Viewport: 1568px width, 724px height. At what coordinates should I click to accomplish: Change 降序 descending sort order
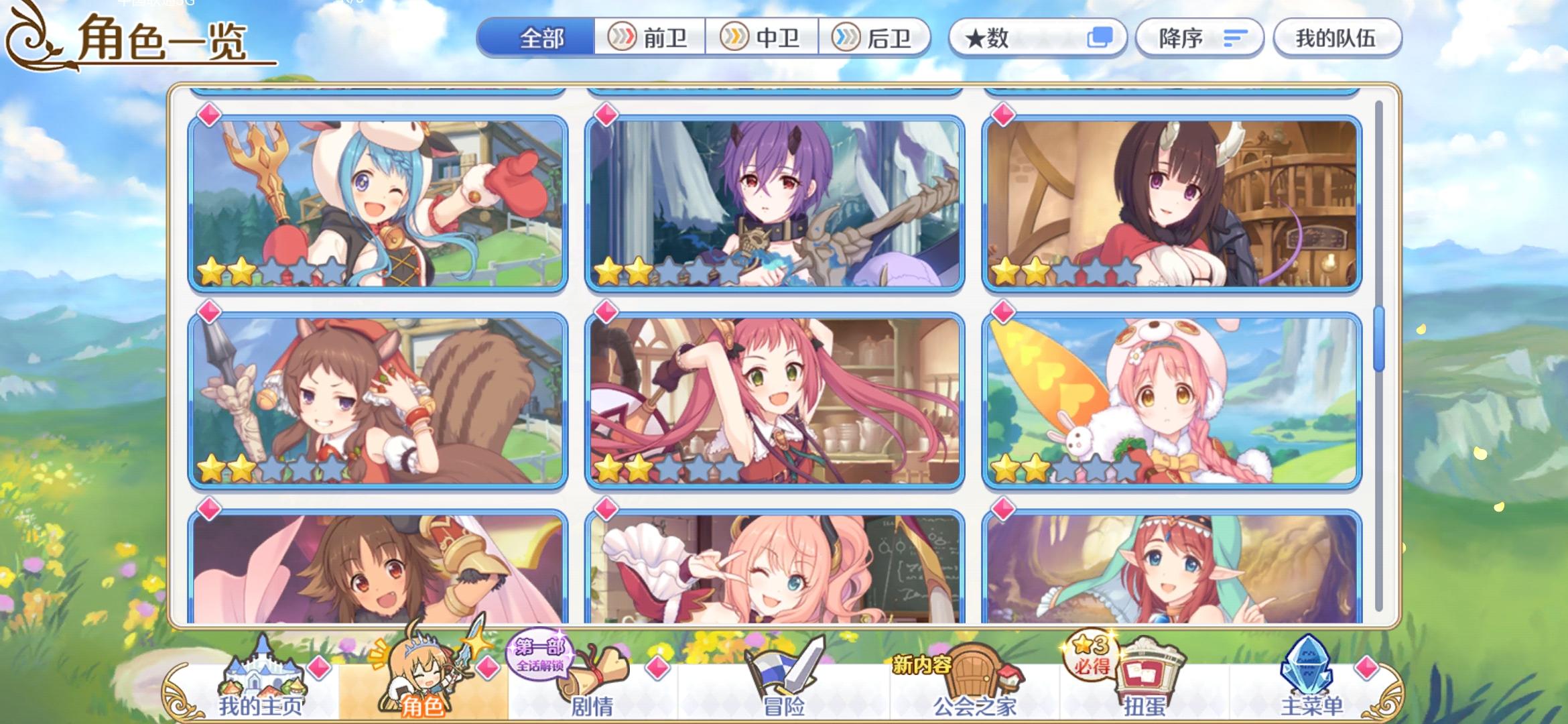(x=1199, y=38)
